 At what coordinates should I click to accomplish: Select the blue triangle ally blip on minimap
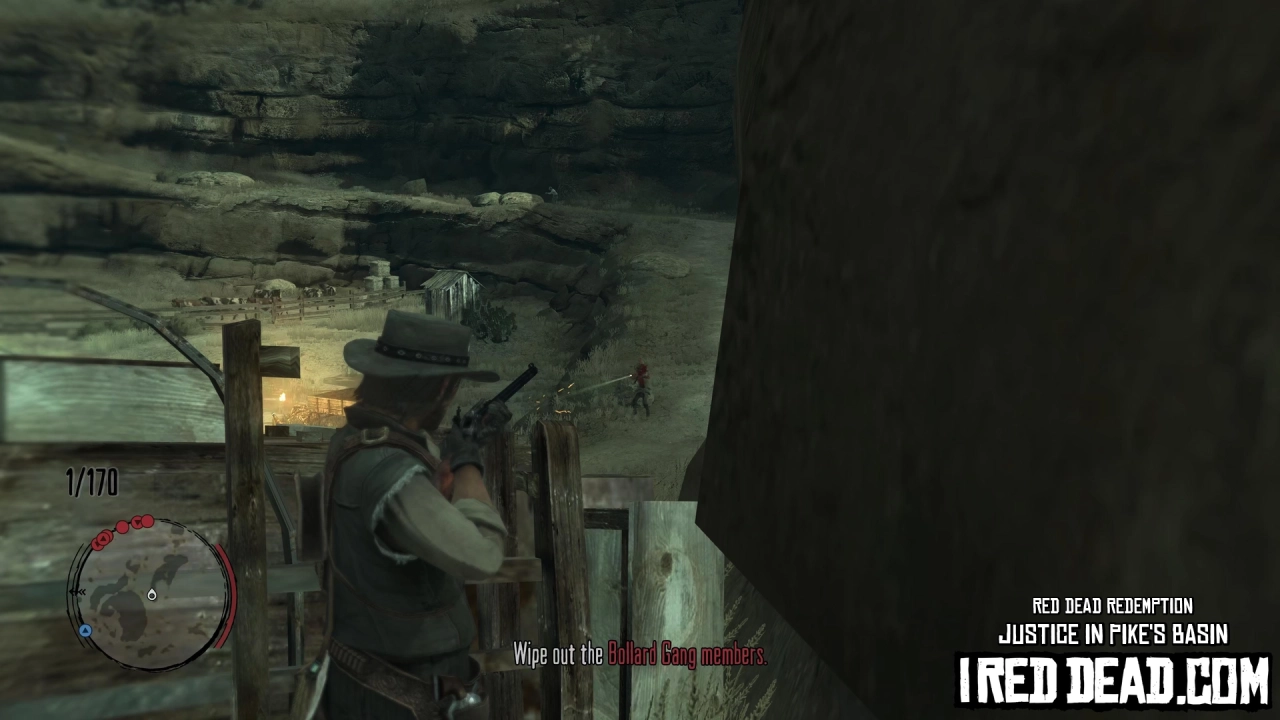tap(85, 630)
